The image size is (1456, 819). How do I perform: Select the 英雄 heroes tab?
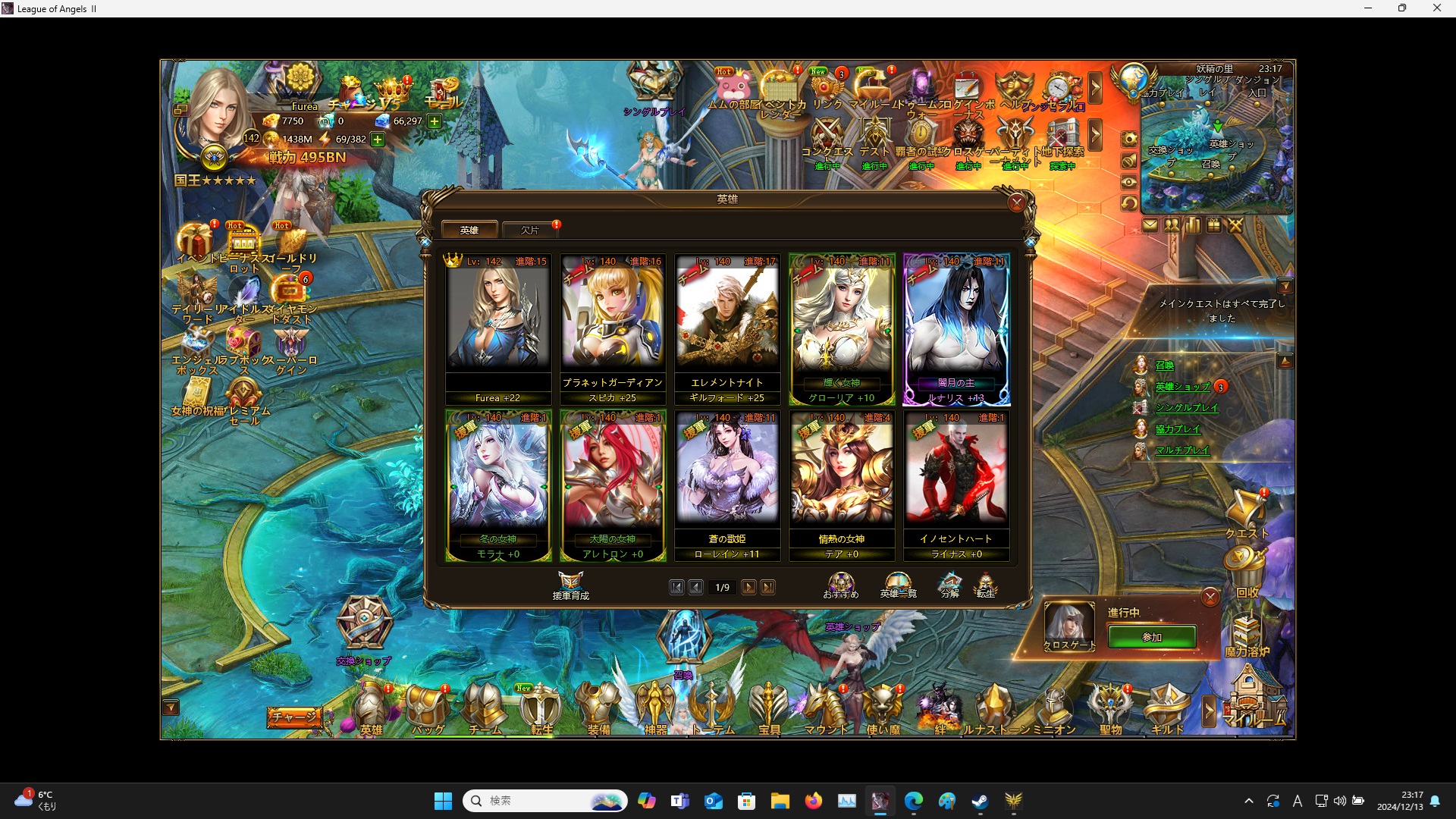click(x=469, y=229)
